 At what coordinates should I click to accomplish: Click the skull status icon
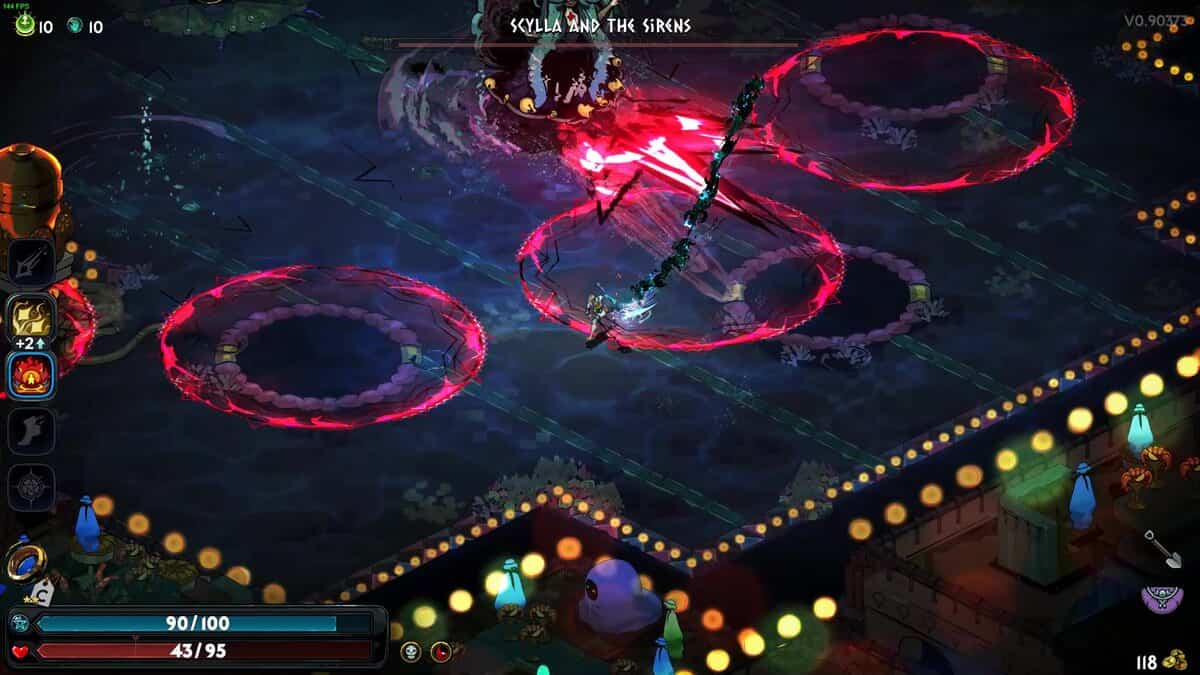pyautogui.click(x=410, y=652)
